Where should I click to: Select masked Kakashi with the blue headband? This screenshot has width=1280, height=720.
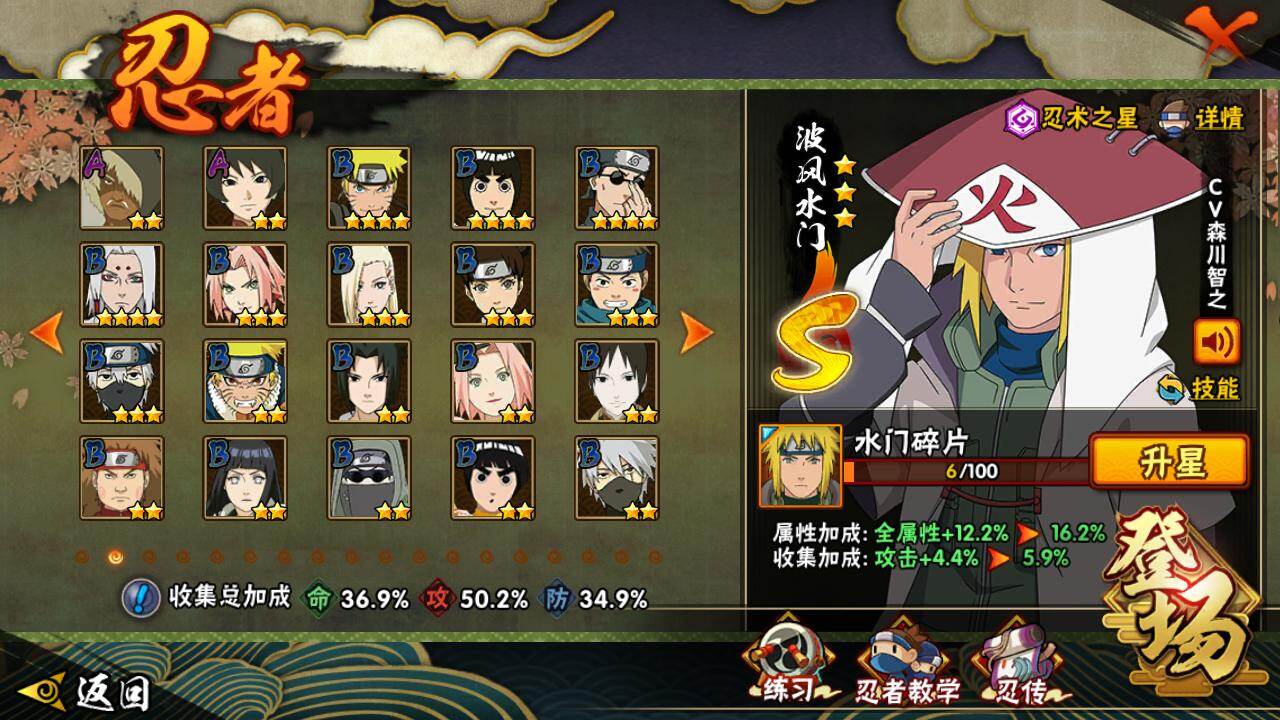[x=121, y=381]
